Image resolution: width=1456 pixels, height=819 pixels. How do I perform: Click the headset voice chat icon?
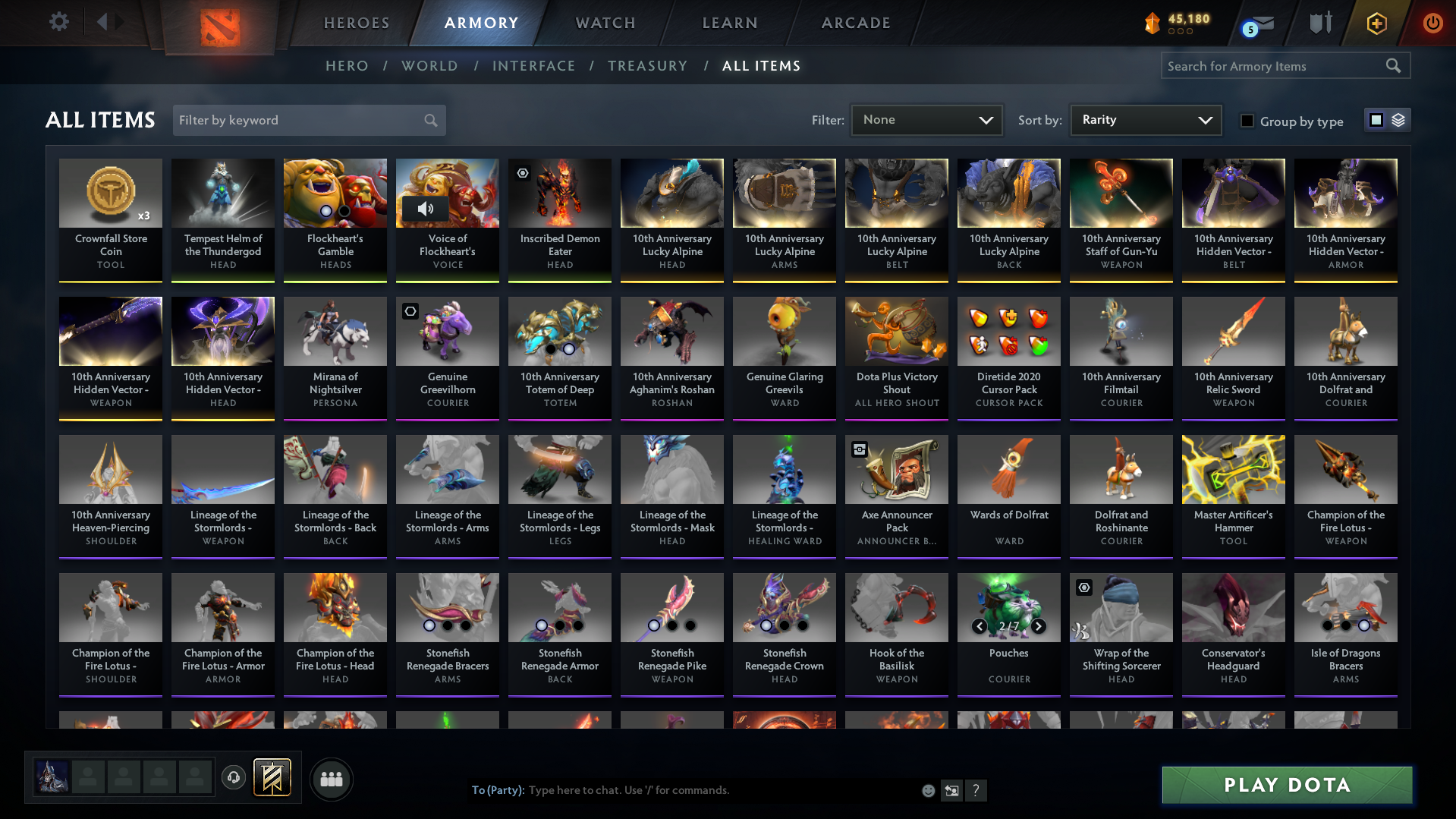[x=233, y=779]
